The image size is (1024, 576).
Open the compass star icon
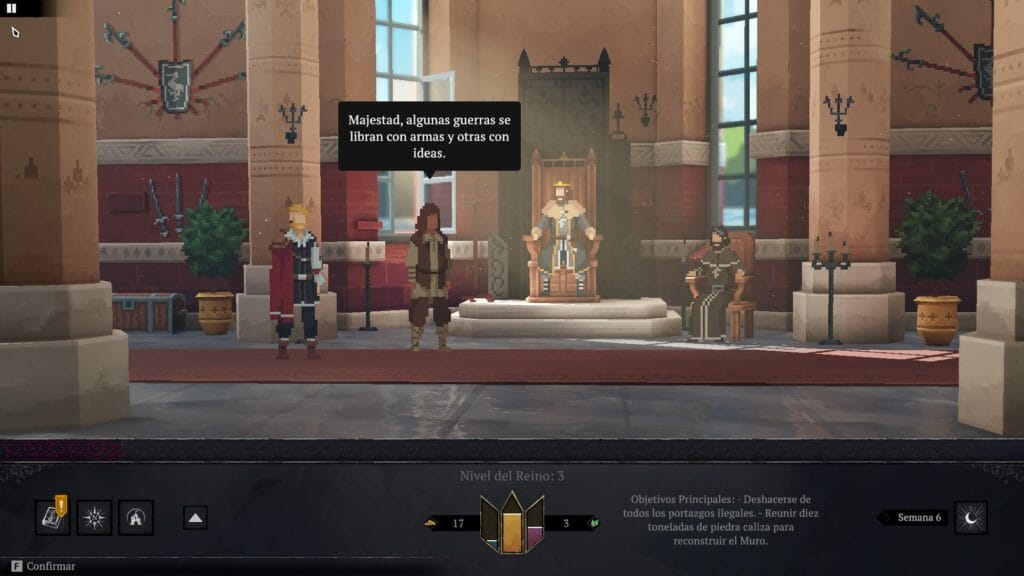[94, 517]
